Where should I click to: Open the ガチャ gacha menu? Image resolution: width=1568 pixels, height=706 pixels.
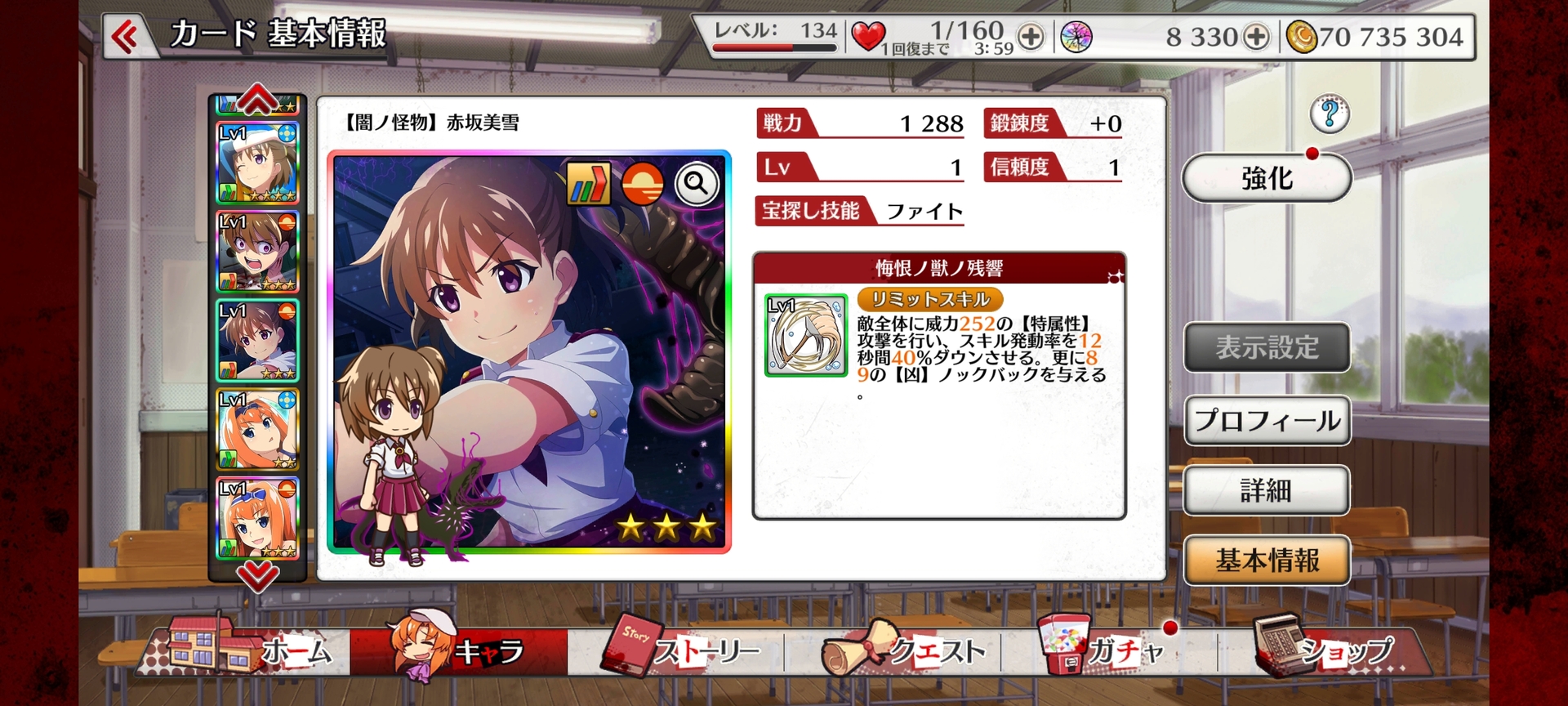point(1111,652)
